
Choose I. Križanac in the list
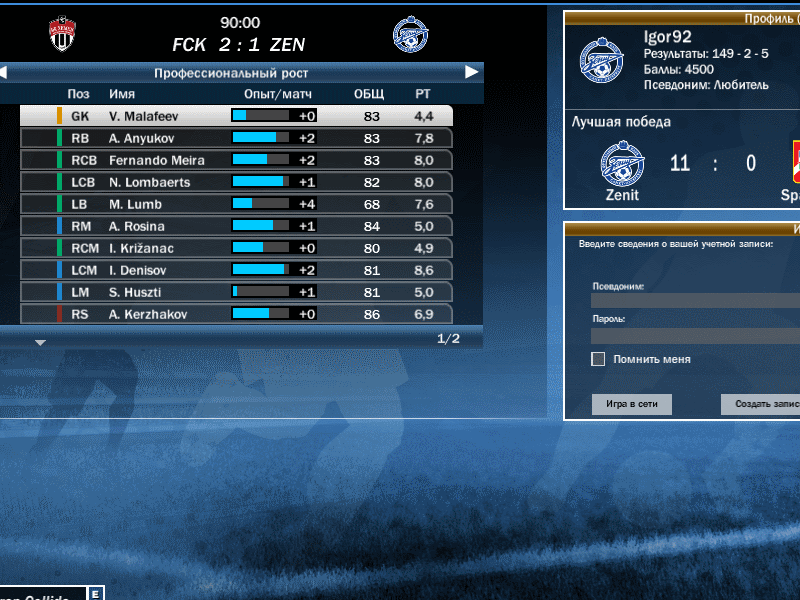click(x=236, y=248)
